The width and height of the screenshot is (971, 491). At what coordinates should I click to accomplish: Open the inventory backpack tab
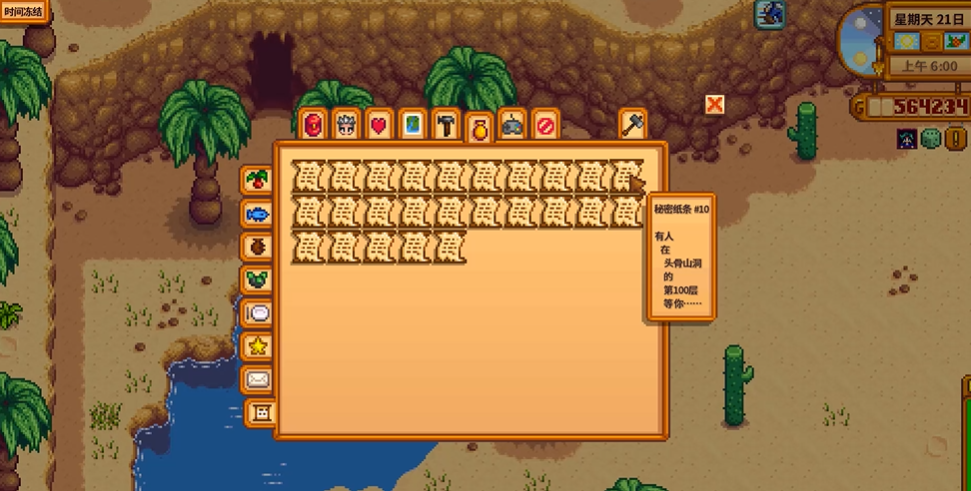[x=313, y=125]
